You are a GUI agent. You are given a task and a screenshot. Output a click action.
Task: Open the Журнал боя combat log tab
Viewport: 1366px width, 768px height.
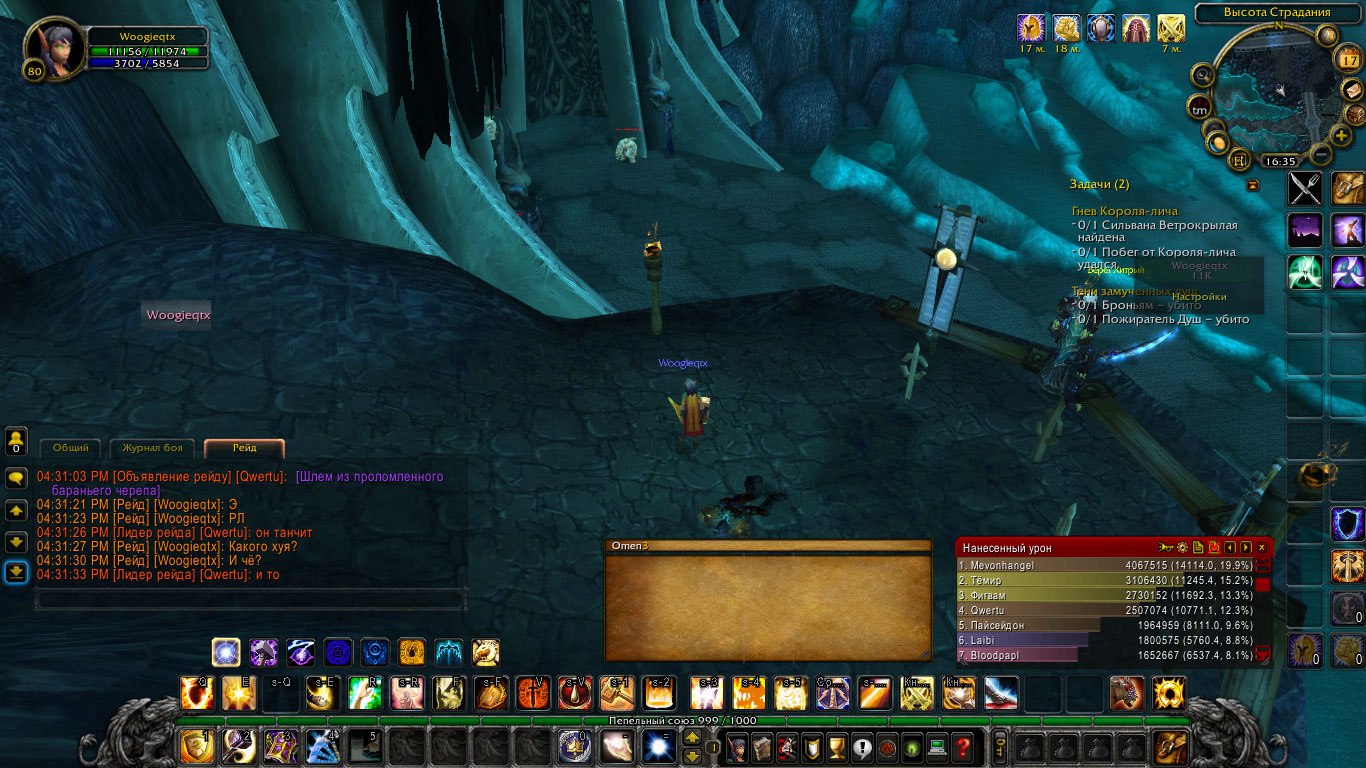pos(152,448)
